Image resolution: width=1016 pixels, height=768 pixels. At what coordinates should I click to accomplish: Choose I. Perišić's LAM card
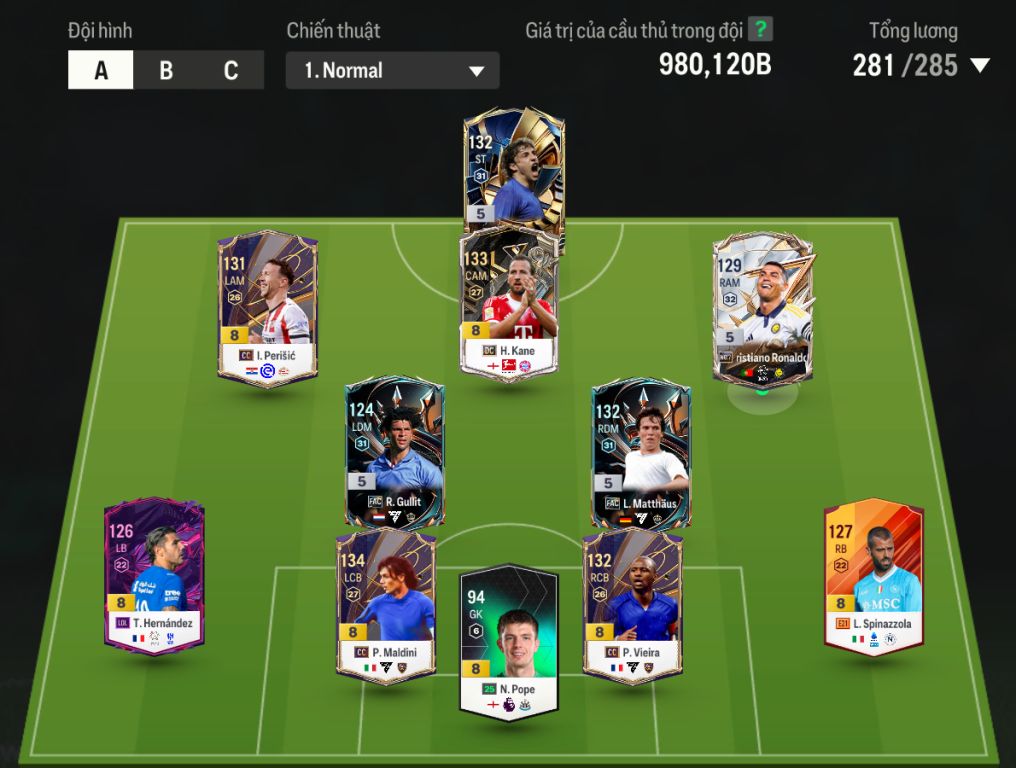(x=267, y=307)
